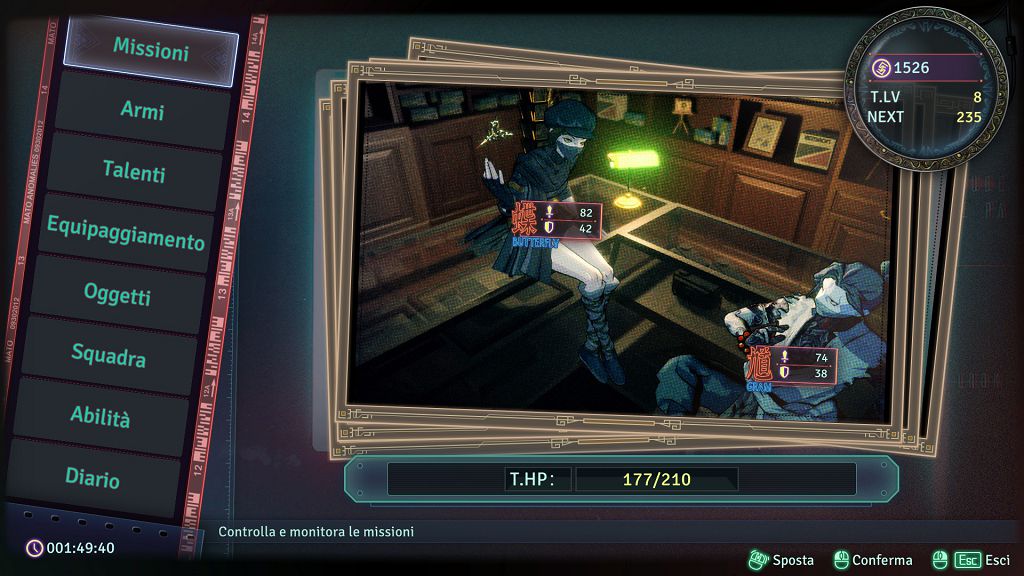Select the Squadra menu entry
This screenshot has height=576, width=1024.
(108, 355)
